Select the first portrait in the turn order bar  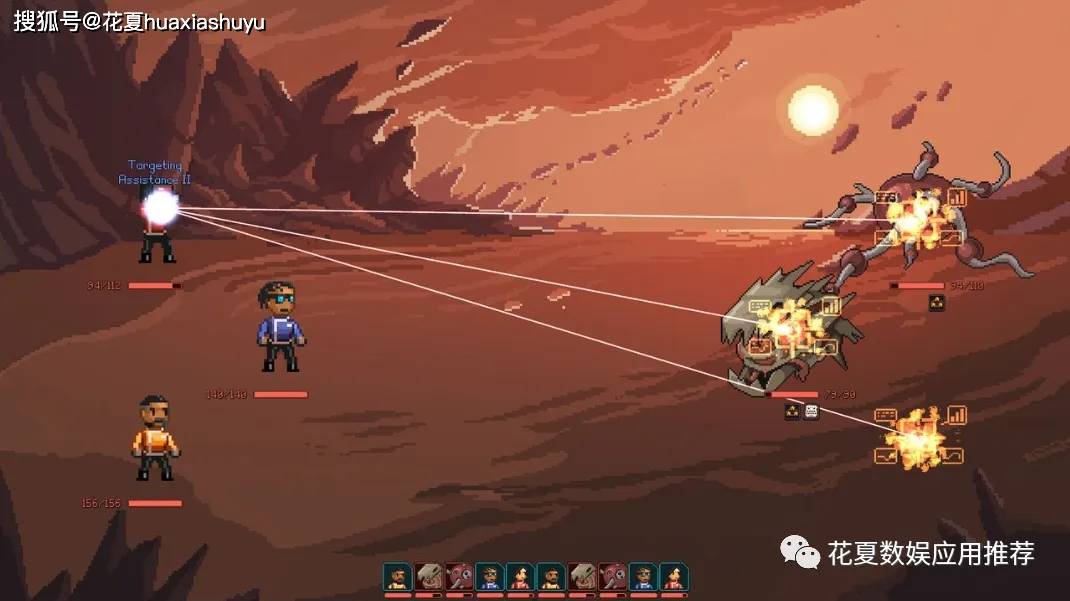(397, 577)
